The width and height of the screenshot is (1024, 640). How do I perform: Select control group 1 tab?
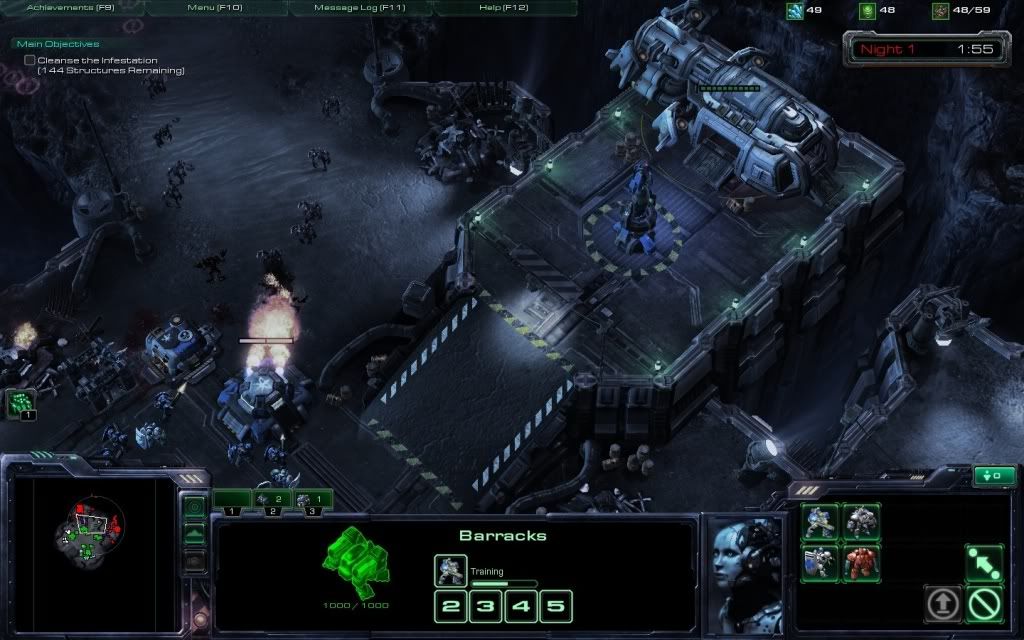(232, 499)
